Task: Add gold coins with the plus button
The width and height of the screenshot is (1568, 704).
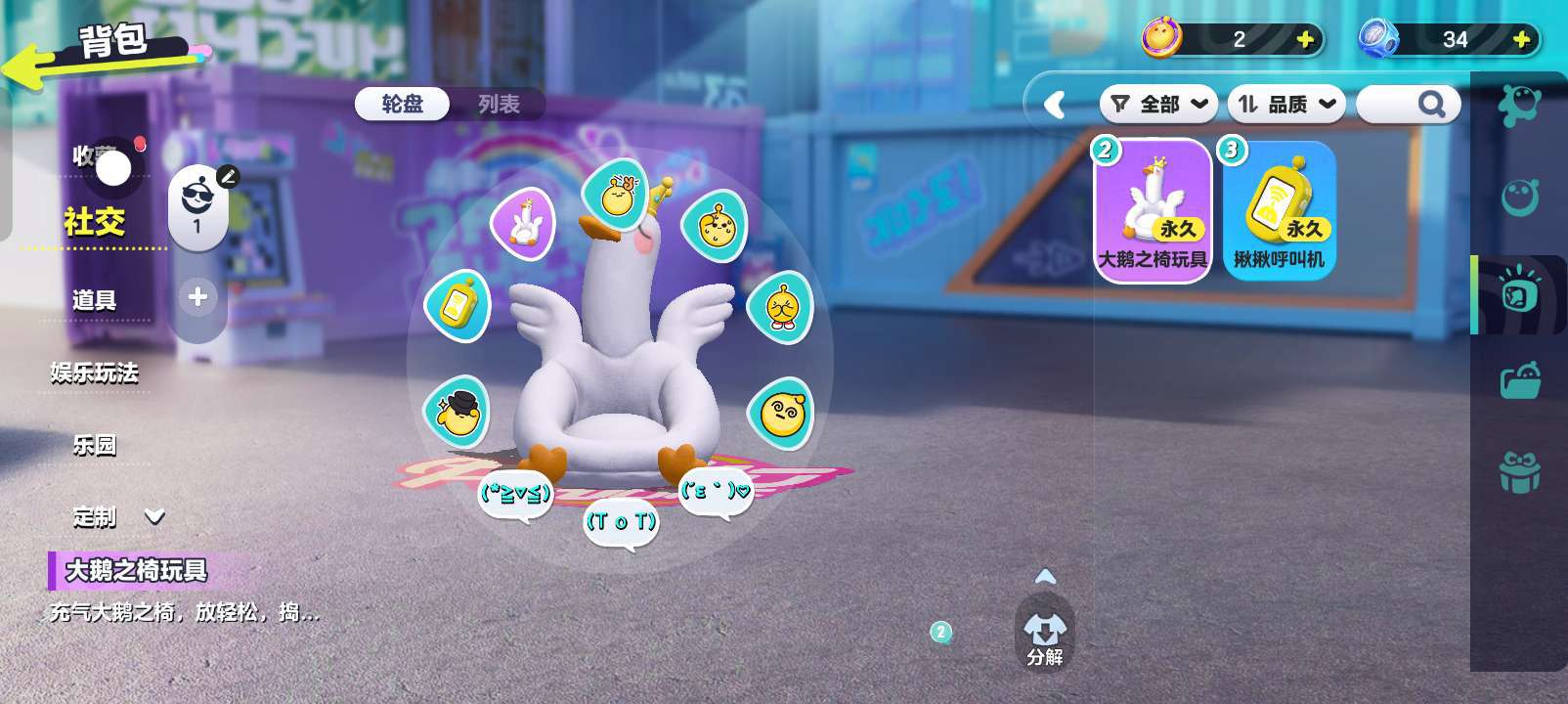Action: [x=1305, y=39]
